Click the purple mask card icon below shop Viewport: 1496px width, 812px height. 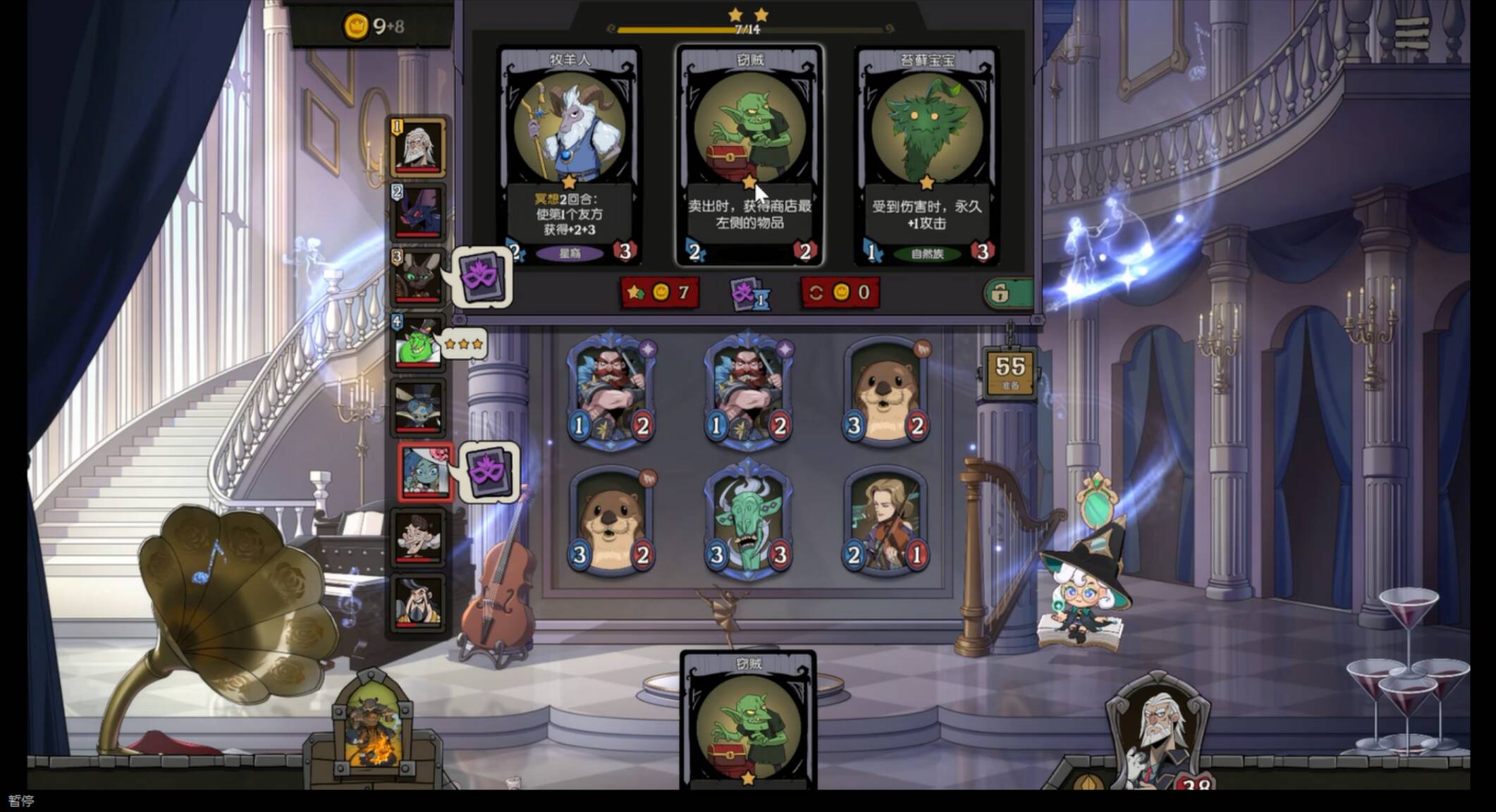(x=749, y=293)
